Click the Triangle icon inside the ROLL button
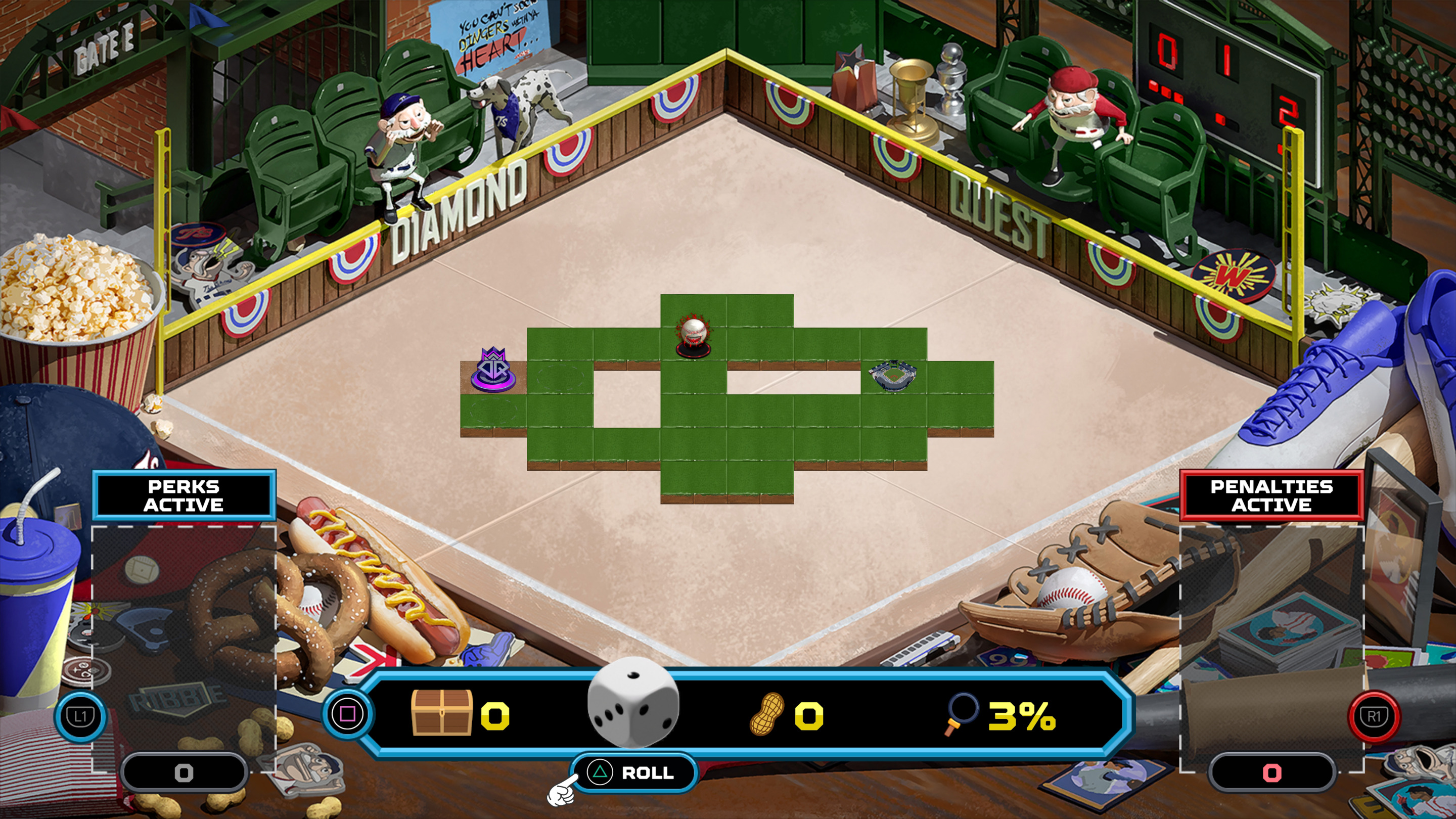Screen dimensions: 1456x819 click(x=601, y=773)
